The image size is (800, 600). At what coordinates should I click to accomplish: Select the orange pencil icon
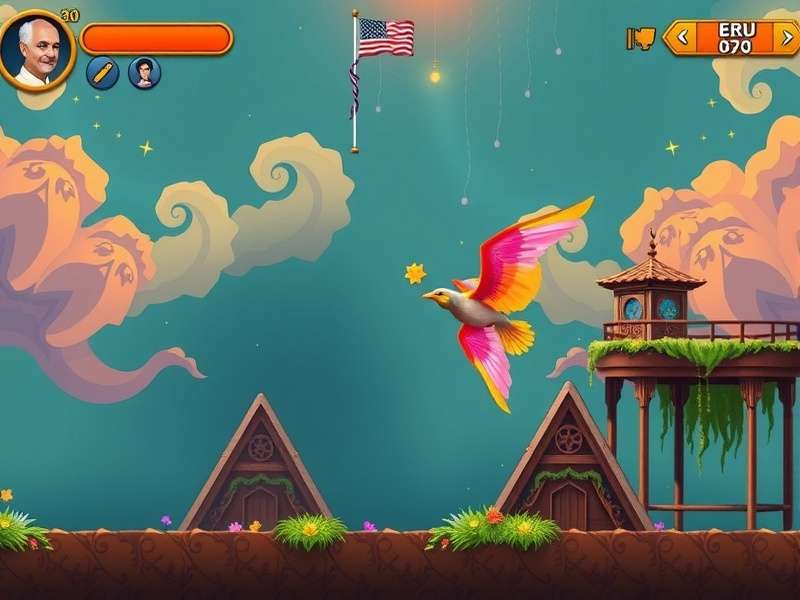coord(102,72)
